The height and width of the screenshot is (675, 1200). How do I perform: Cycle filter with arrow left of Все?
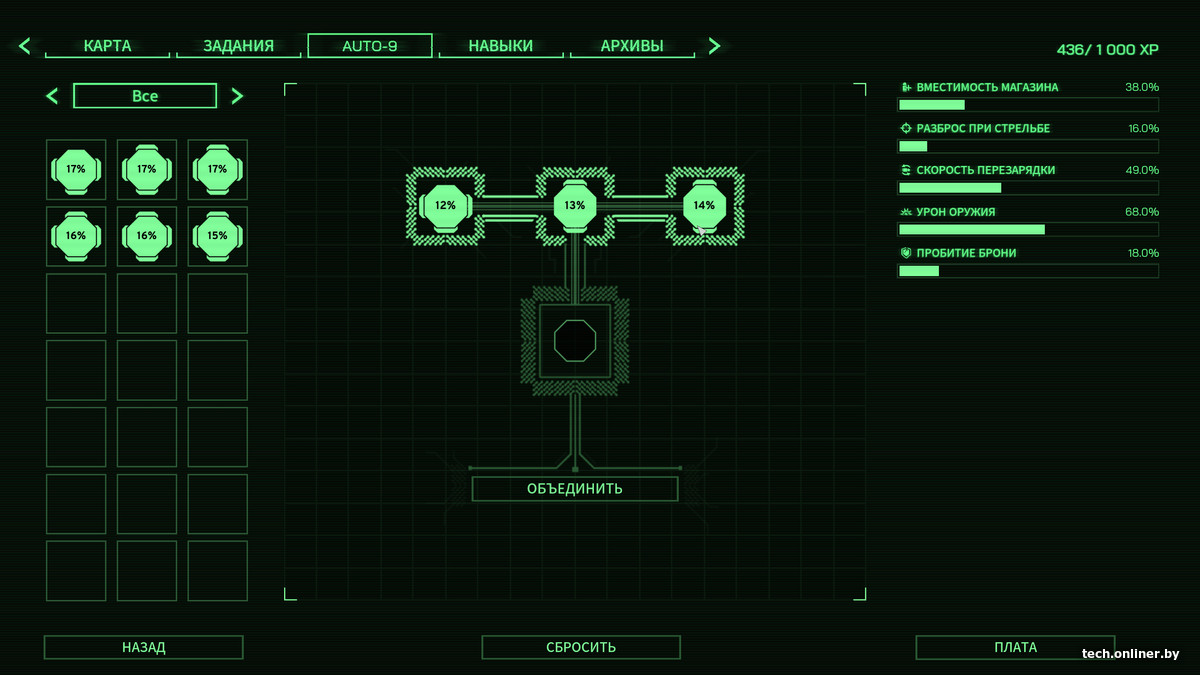(x=53, y=96)
